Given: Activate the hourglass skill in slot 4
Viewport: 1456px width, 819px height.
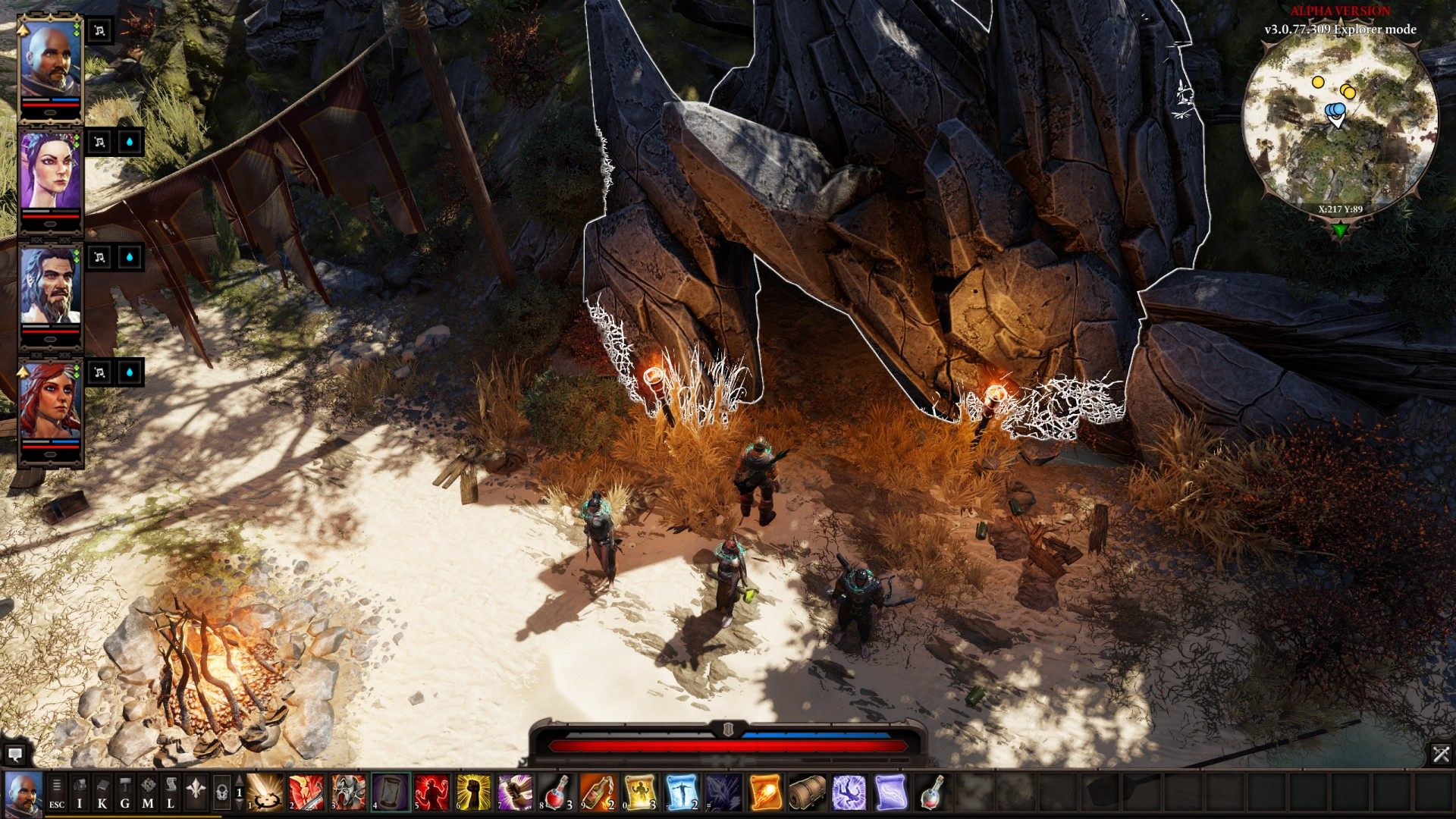Looking at the screenshot, I should [x=391, y=793].
